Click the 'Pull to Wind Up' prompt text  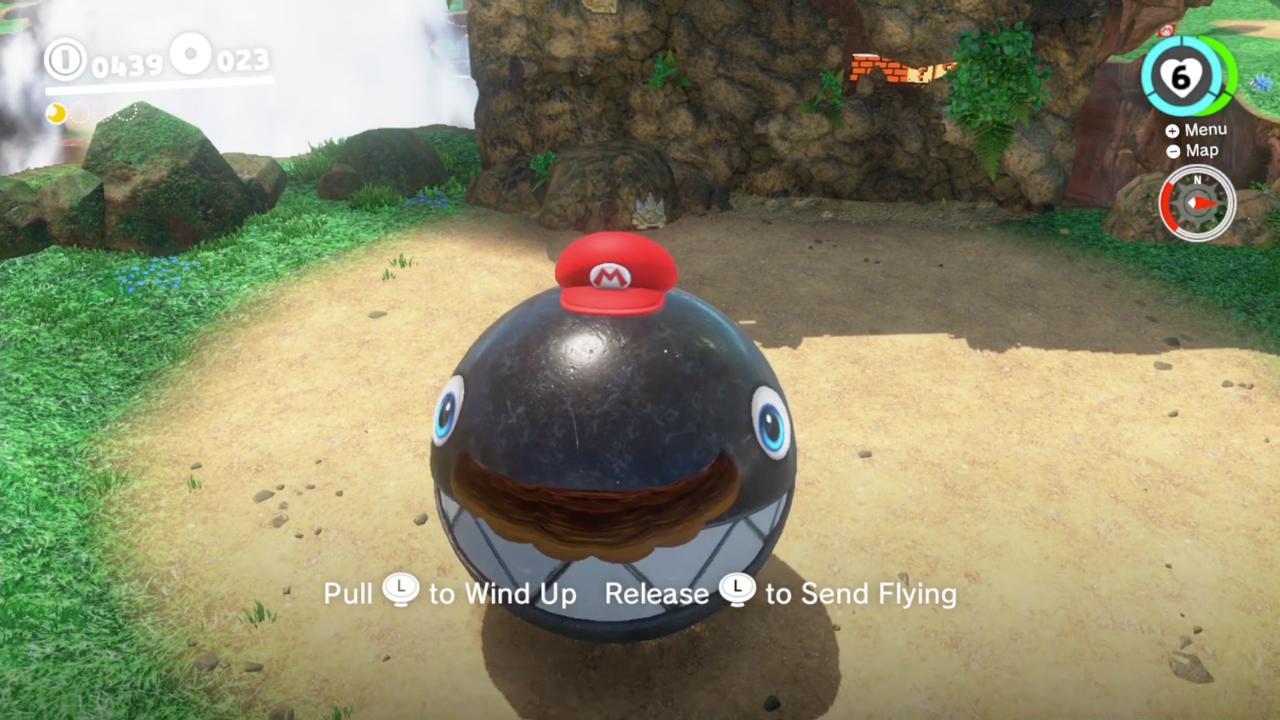(450, 592)
